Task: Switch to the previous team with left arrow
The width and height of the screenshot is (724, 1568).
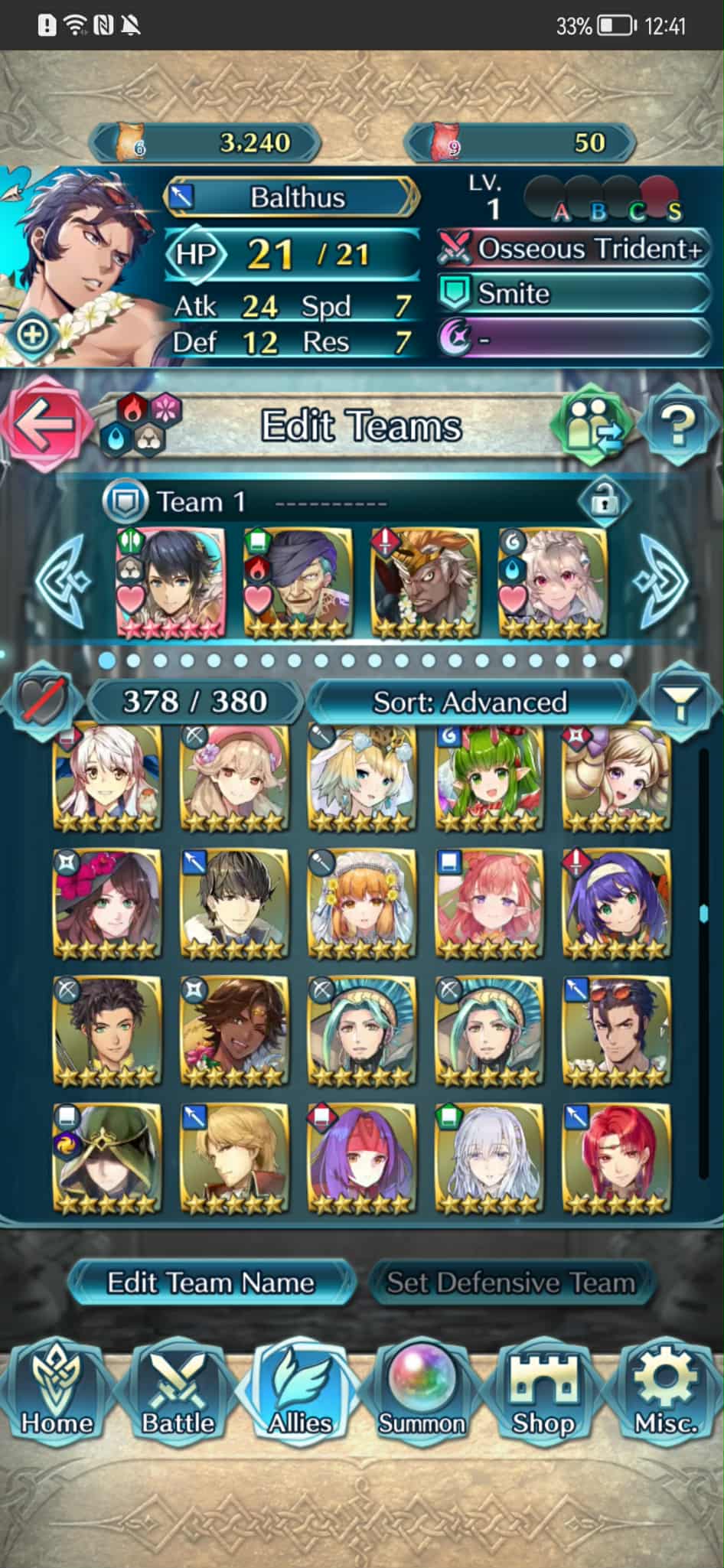Action: (x=61, y=582)
